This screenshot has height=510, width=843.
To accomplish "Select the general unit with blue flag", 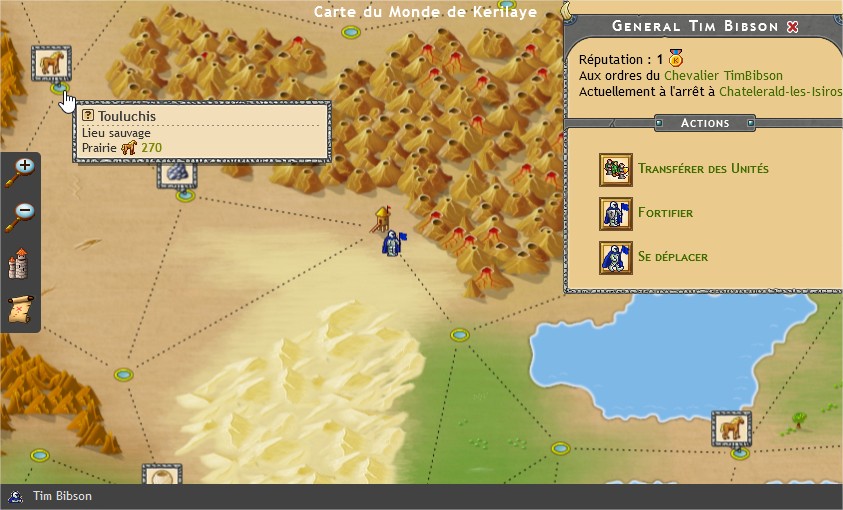I will pos(392,243).
